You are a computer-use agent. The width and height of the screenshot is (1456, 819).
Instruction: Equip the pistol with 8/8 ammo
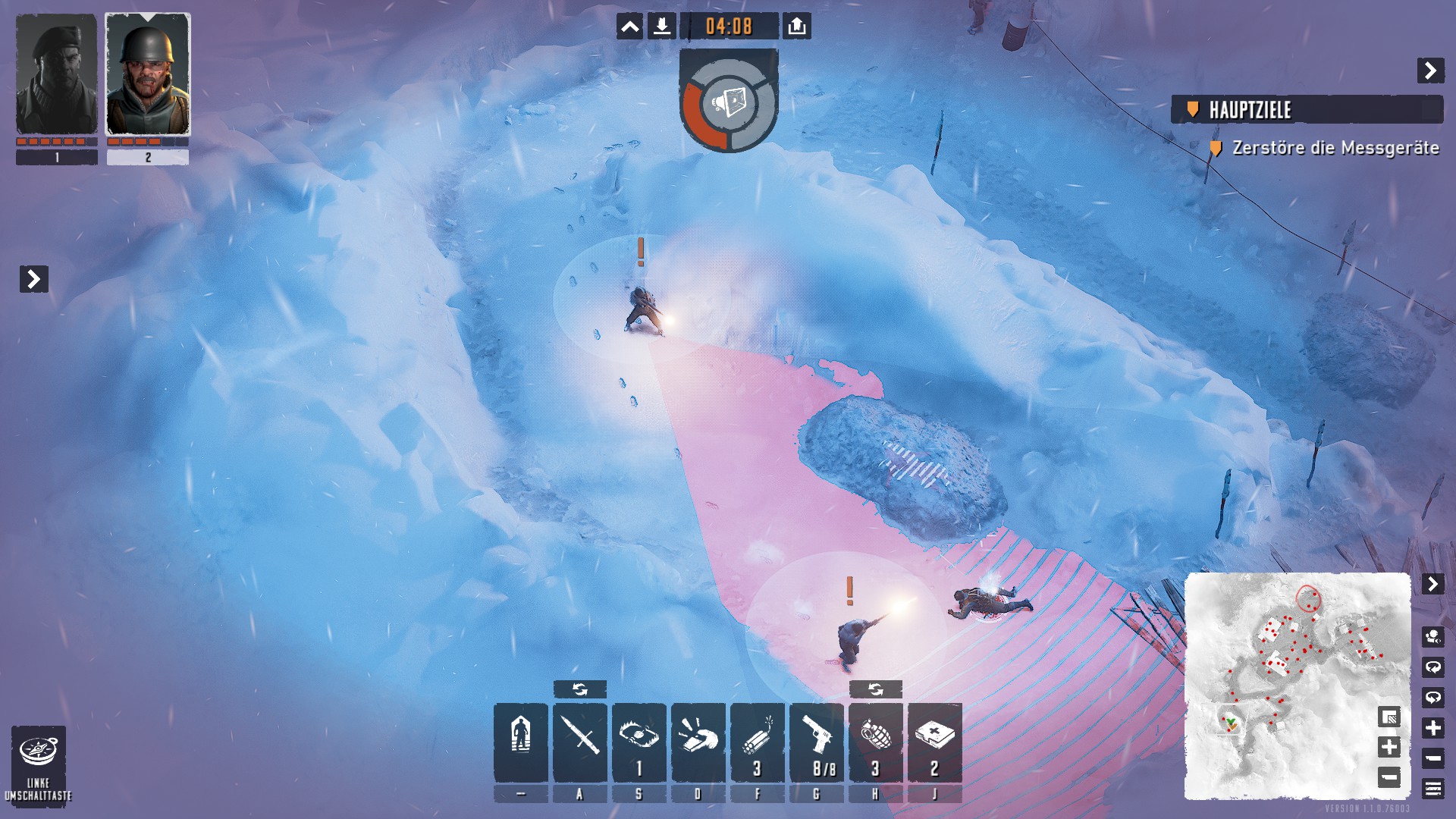click(817, 742)
